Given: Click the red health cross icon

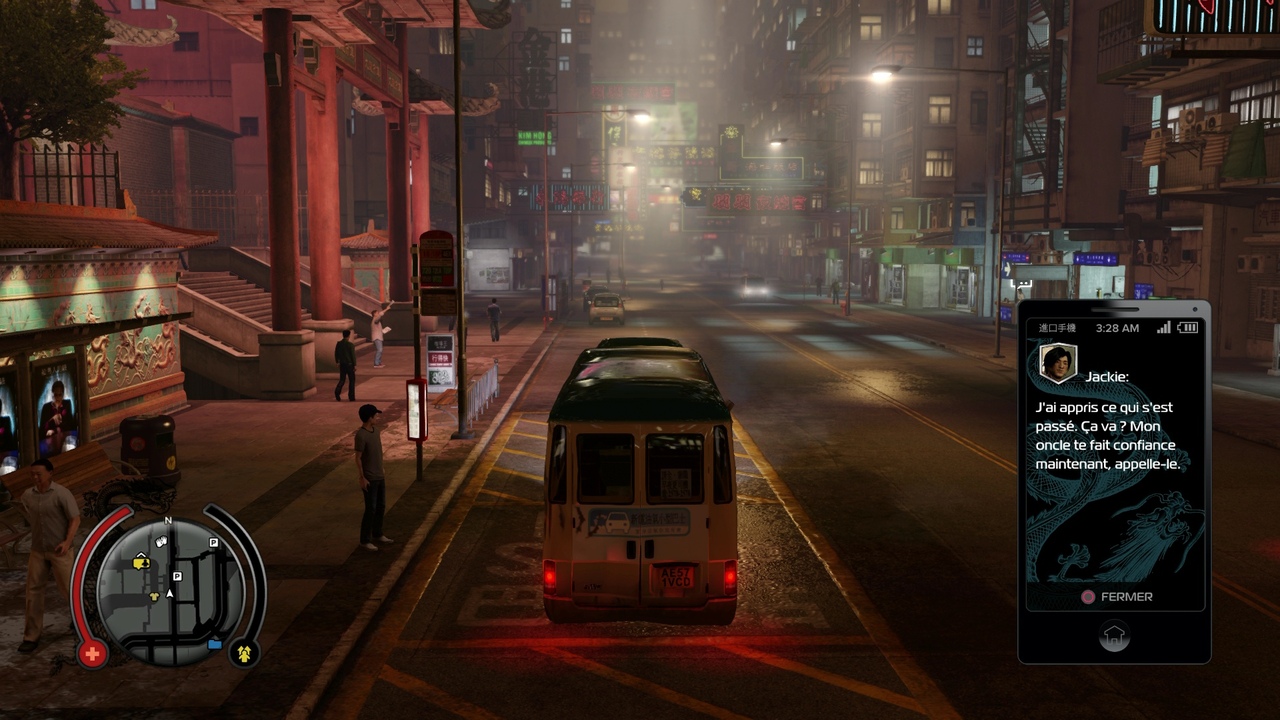Looking at the screenshot, I should click(92, 655).
